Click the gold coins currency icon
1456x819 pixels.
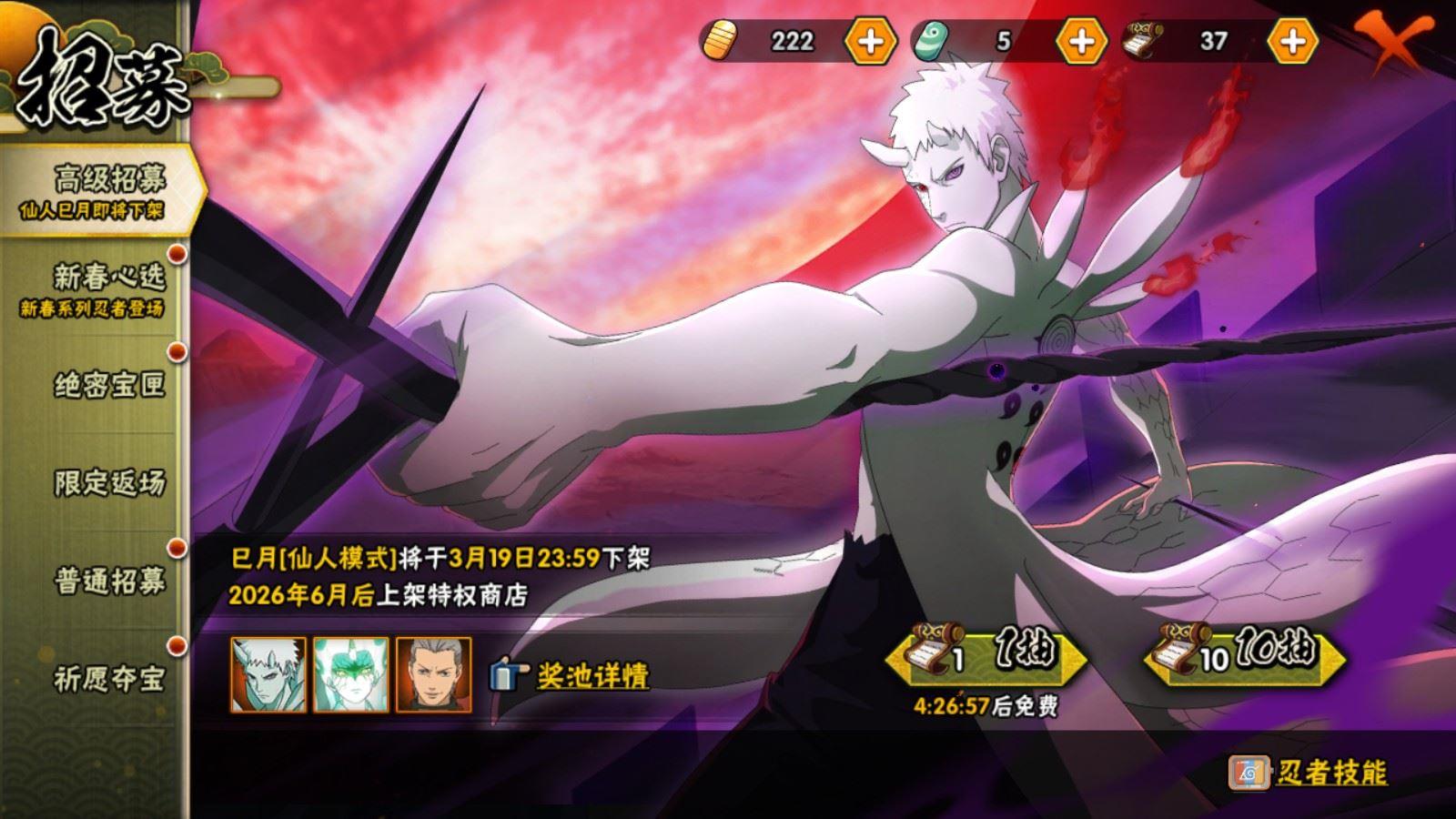(x=720, y=40)
